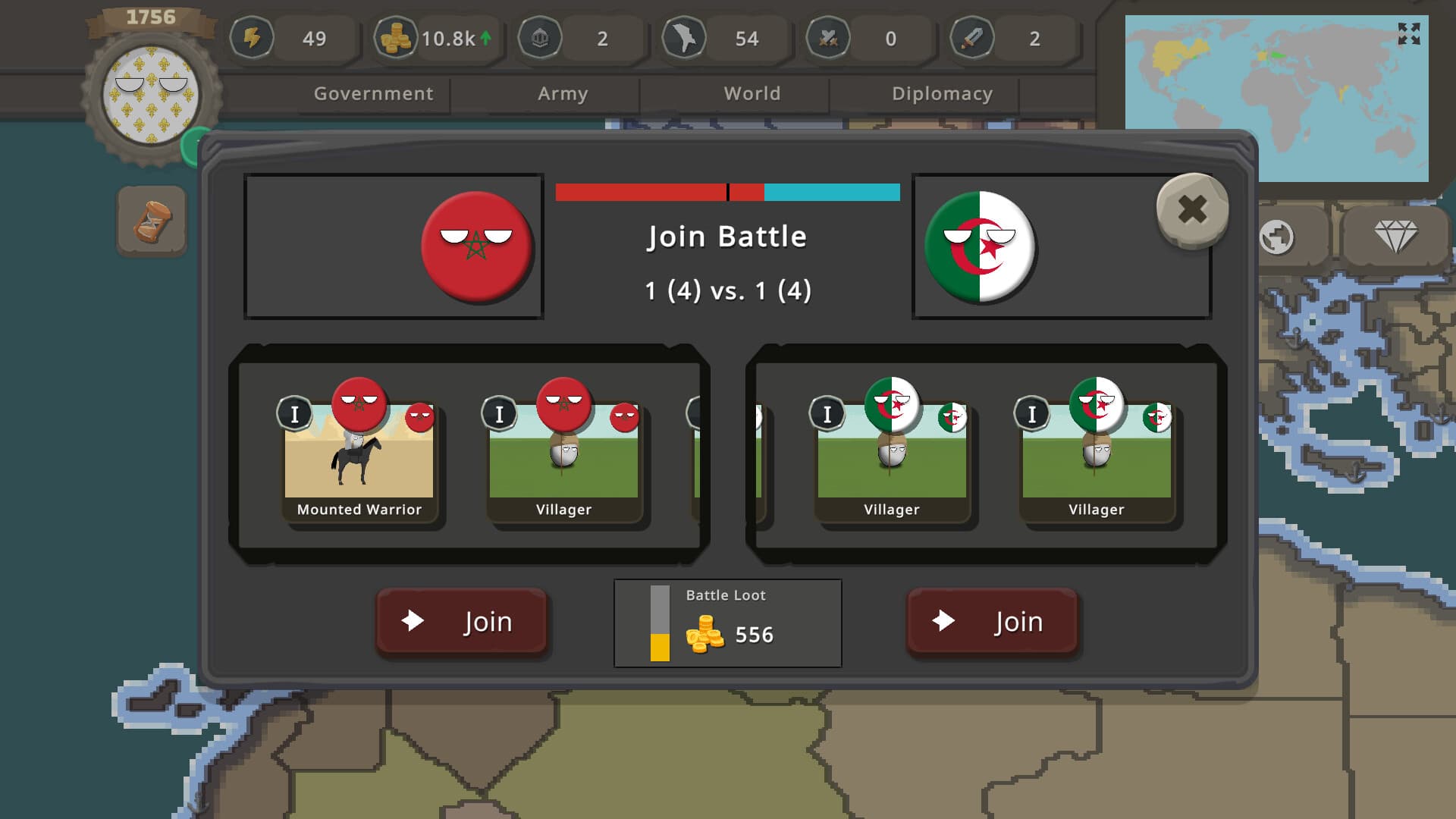Screen dimensions: 1456x819
Task: Select the World tab
Action: pos(753,93)
